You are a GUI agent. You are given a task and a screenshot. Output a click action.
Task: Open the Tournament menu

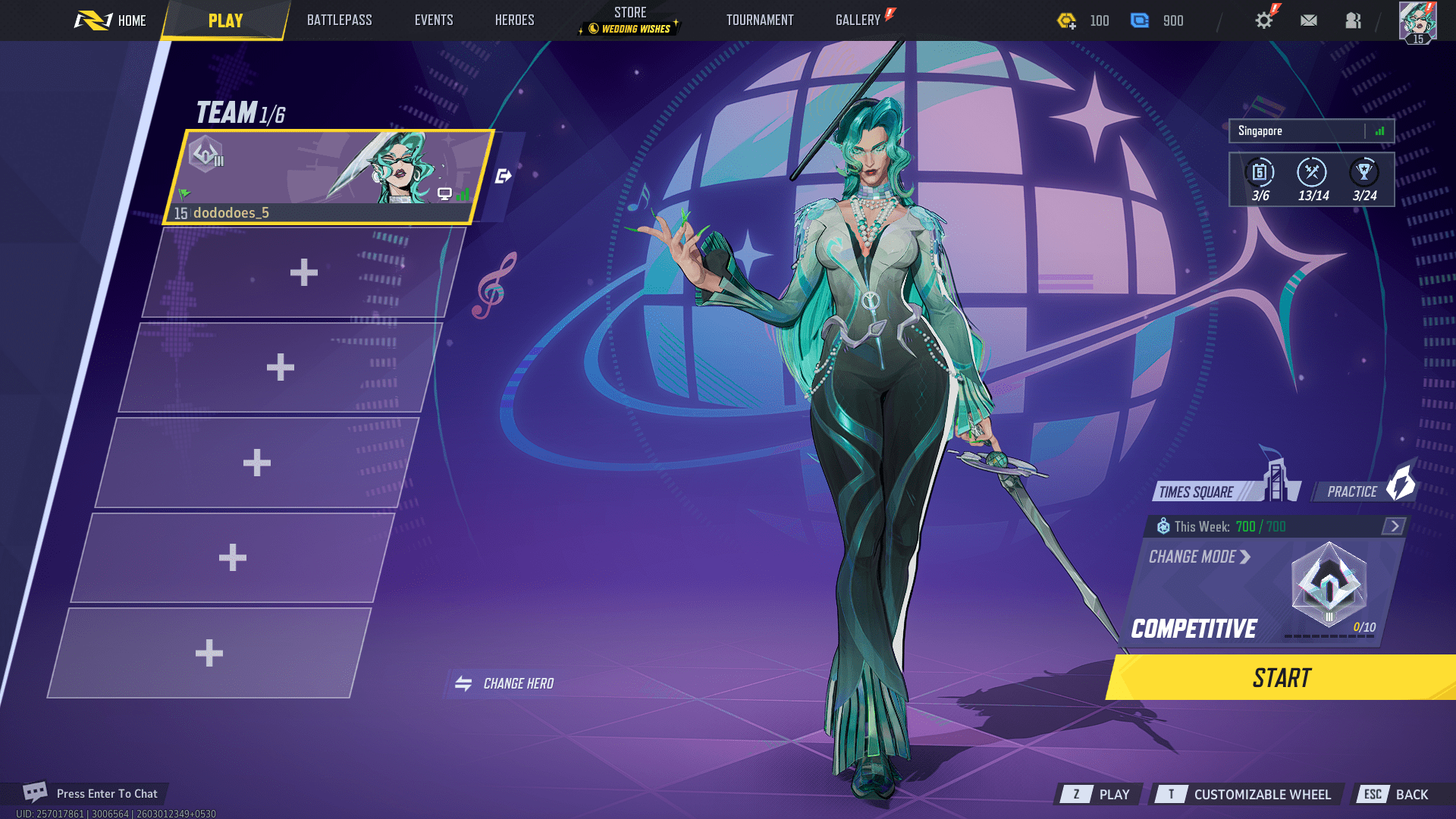[x=759, y=20]
